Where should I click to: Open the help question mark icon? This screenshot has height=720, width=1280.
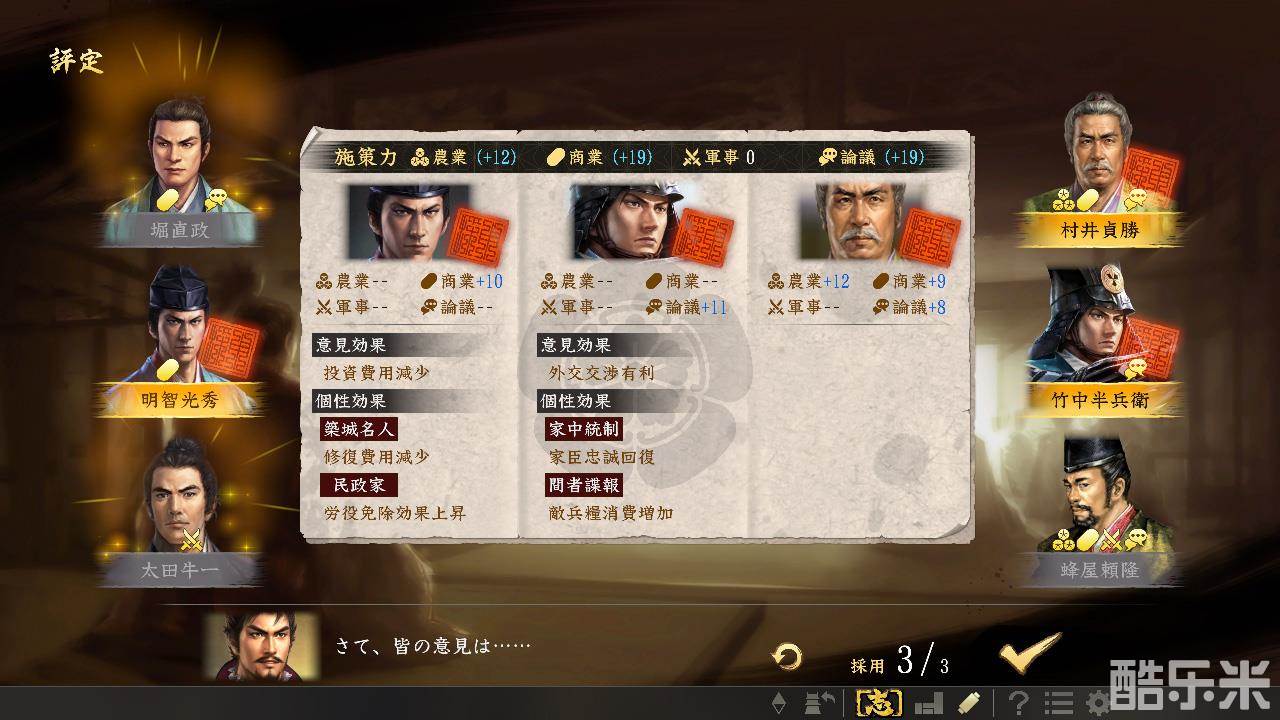[x=1020, y=703]
